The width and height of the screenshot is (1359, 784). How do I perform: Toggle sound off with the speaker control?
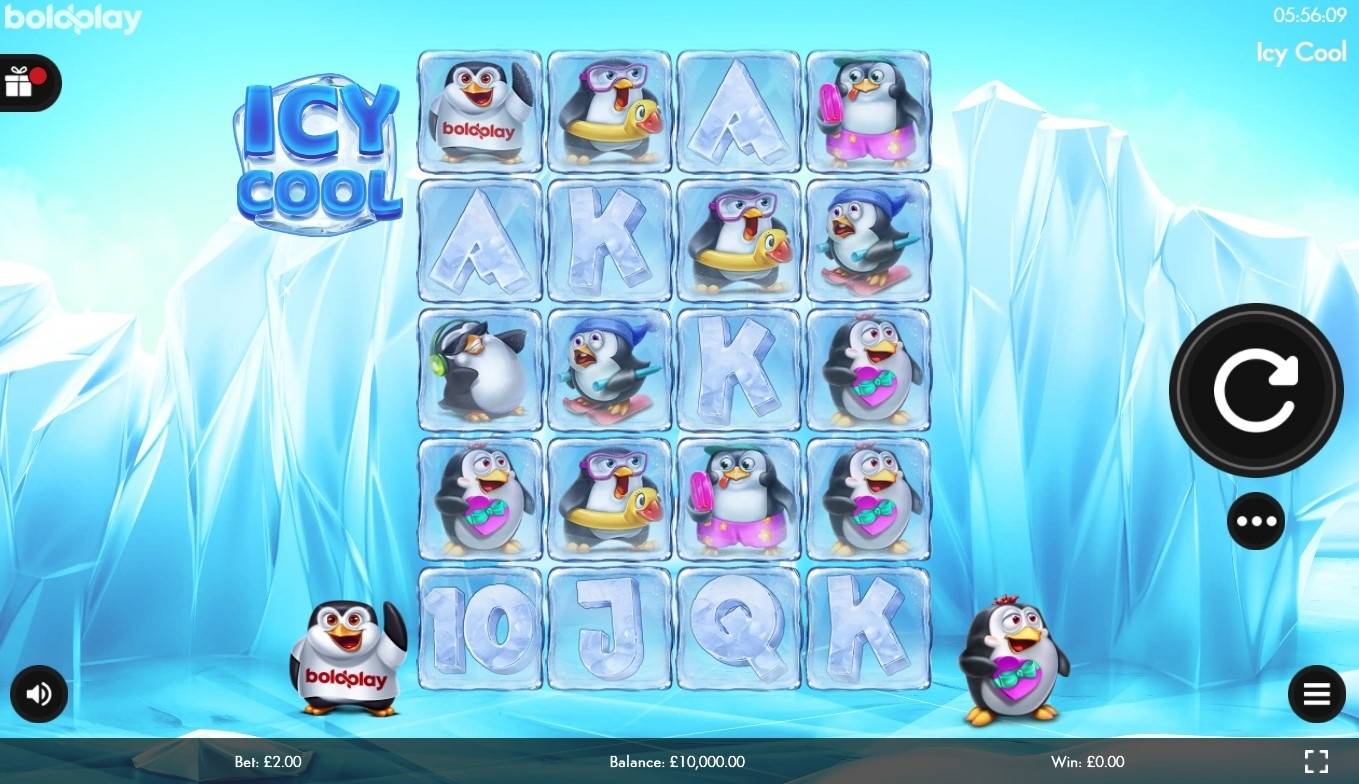pos(39,694)
